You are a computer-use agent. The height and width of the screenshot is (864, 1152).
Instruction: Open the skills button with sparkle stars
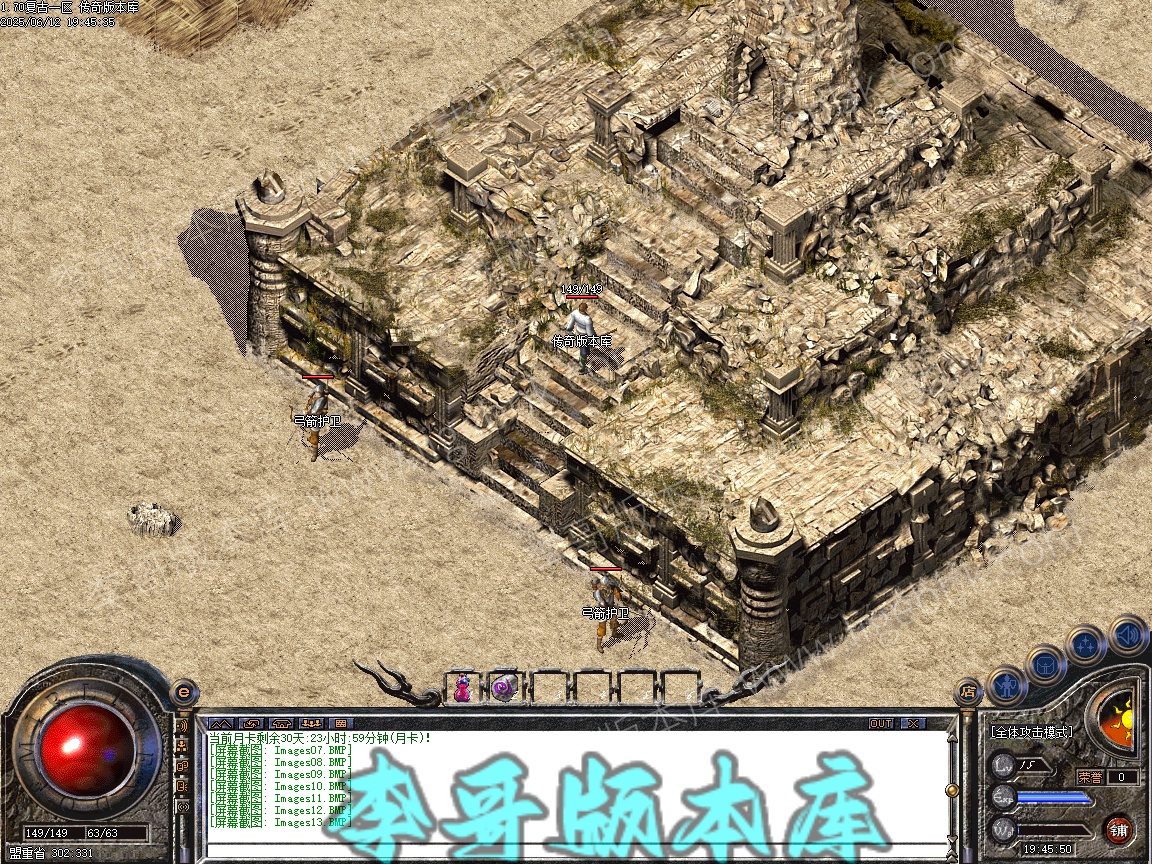[1085, 645]
